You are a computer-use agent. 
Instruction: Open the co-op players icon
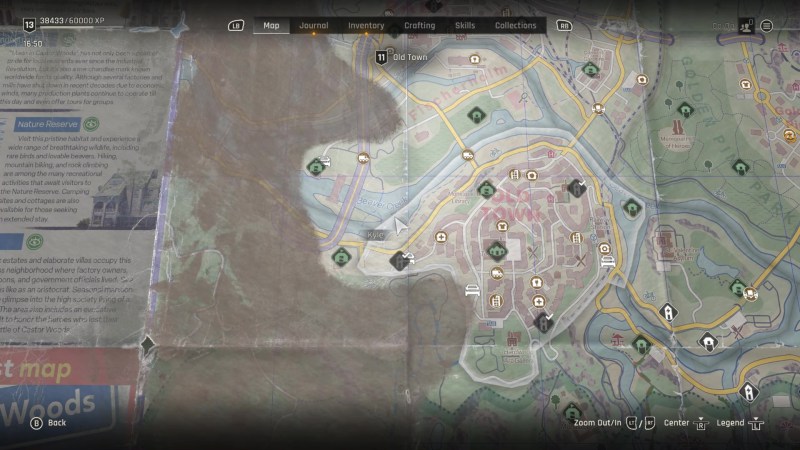tap(745, 26)
